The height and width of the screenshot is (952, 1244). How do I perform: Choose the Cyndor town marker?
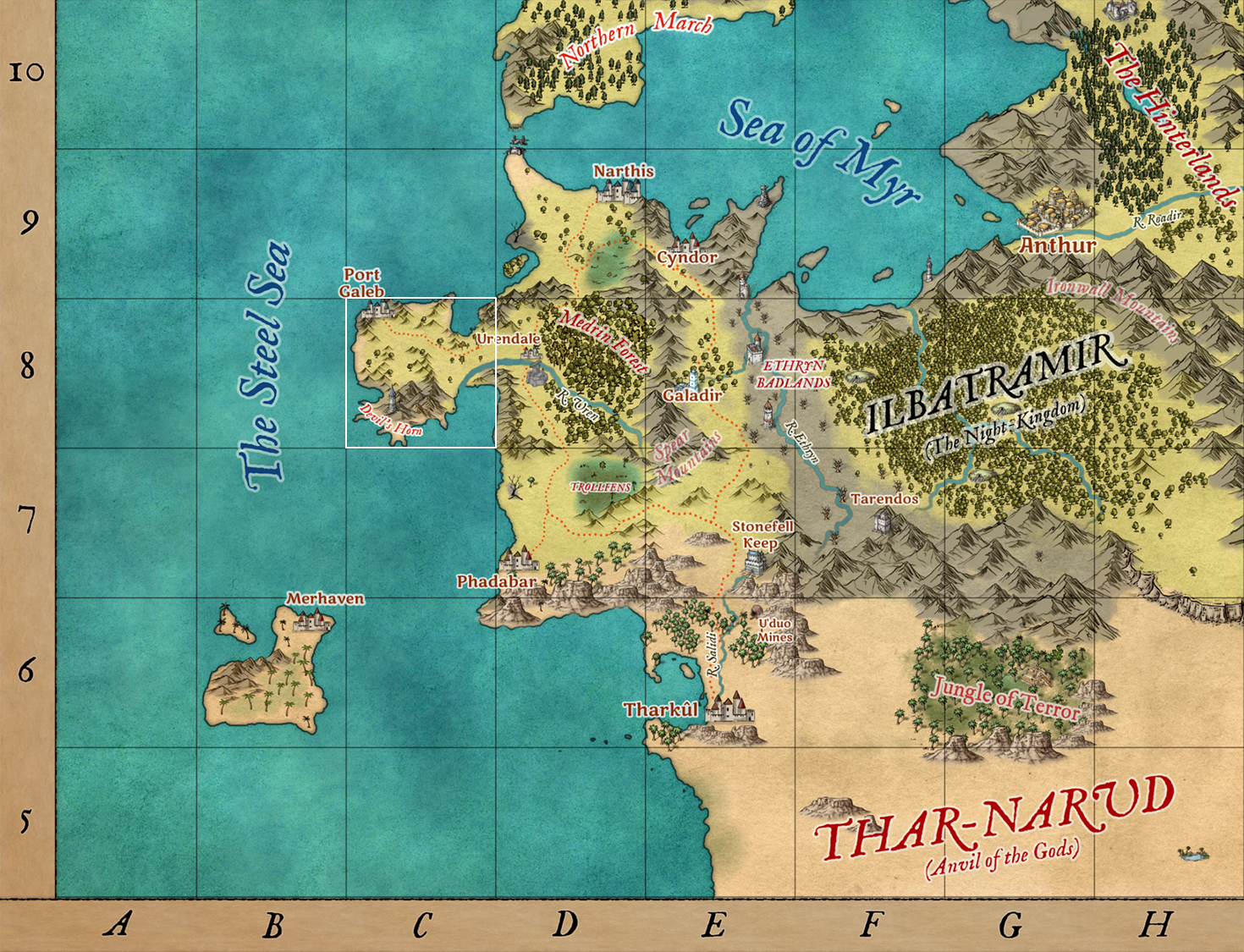[685, 243]
